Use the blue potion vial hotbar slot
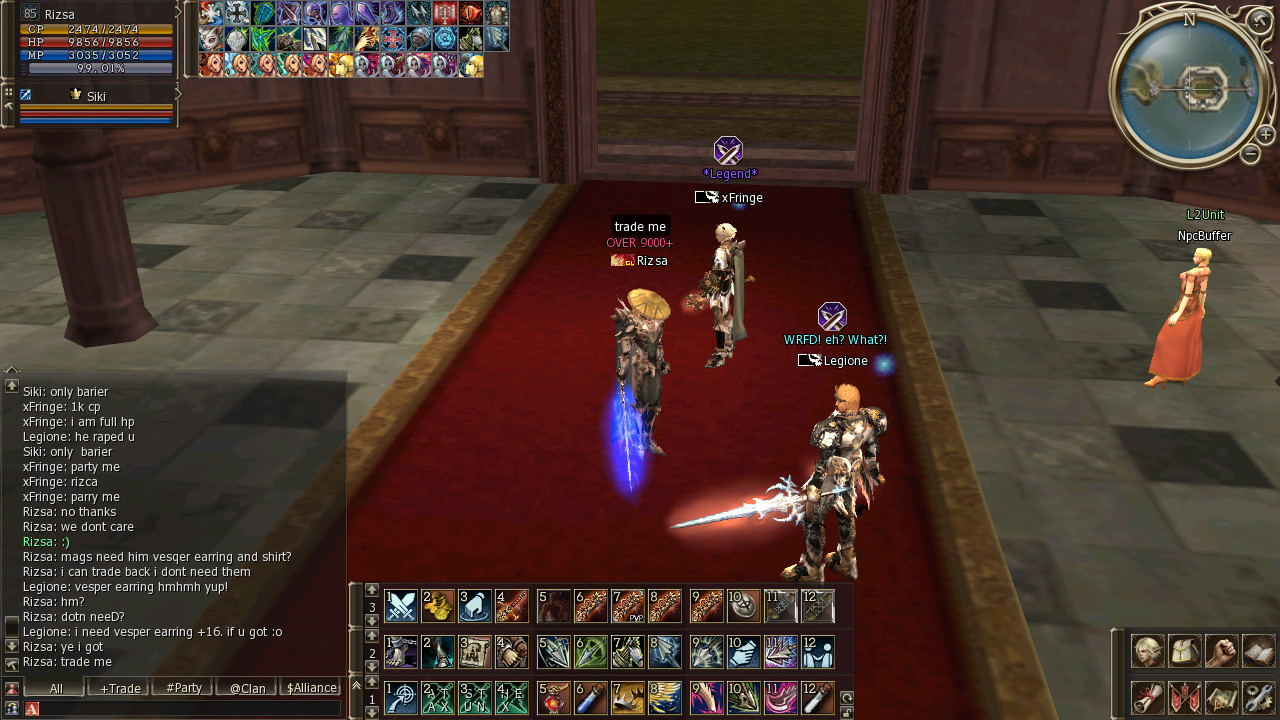 591,697
